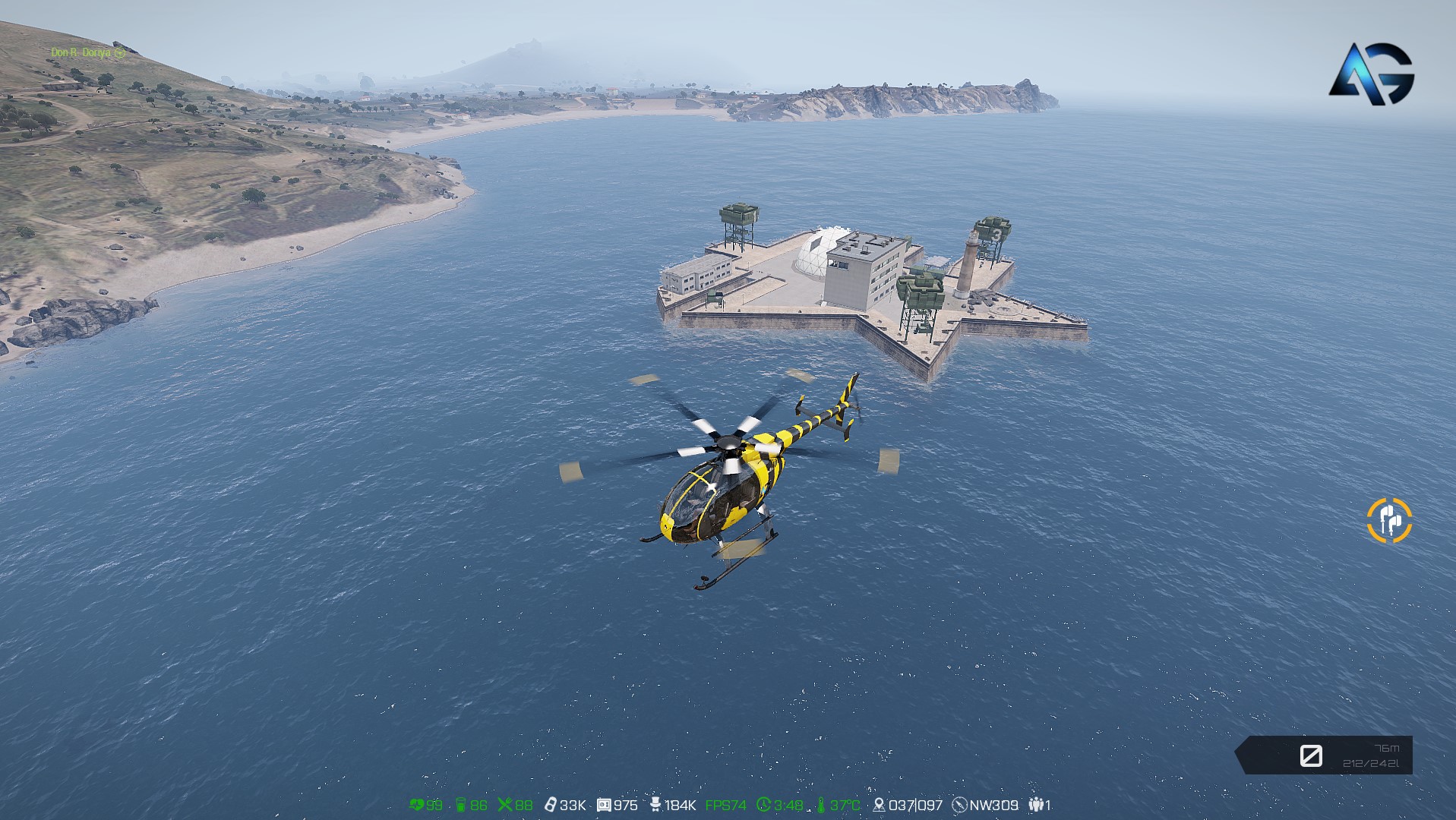Click the vehicle fuel panel's slashed-square icon
This screenshot has height=820, width=1456.
[x=1311, y=755]
